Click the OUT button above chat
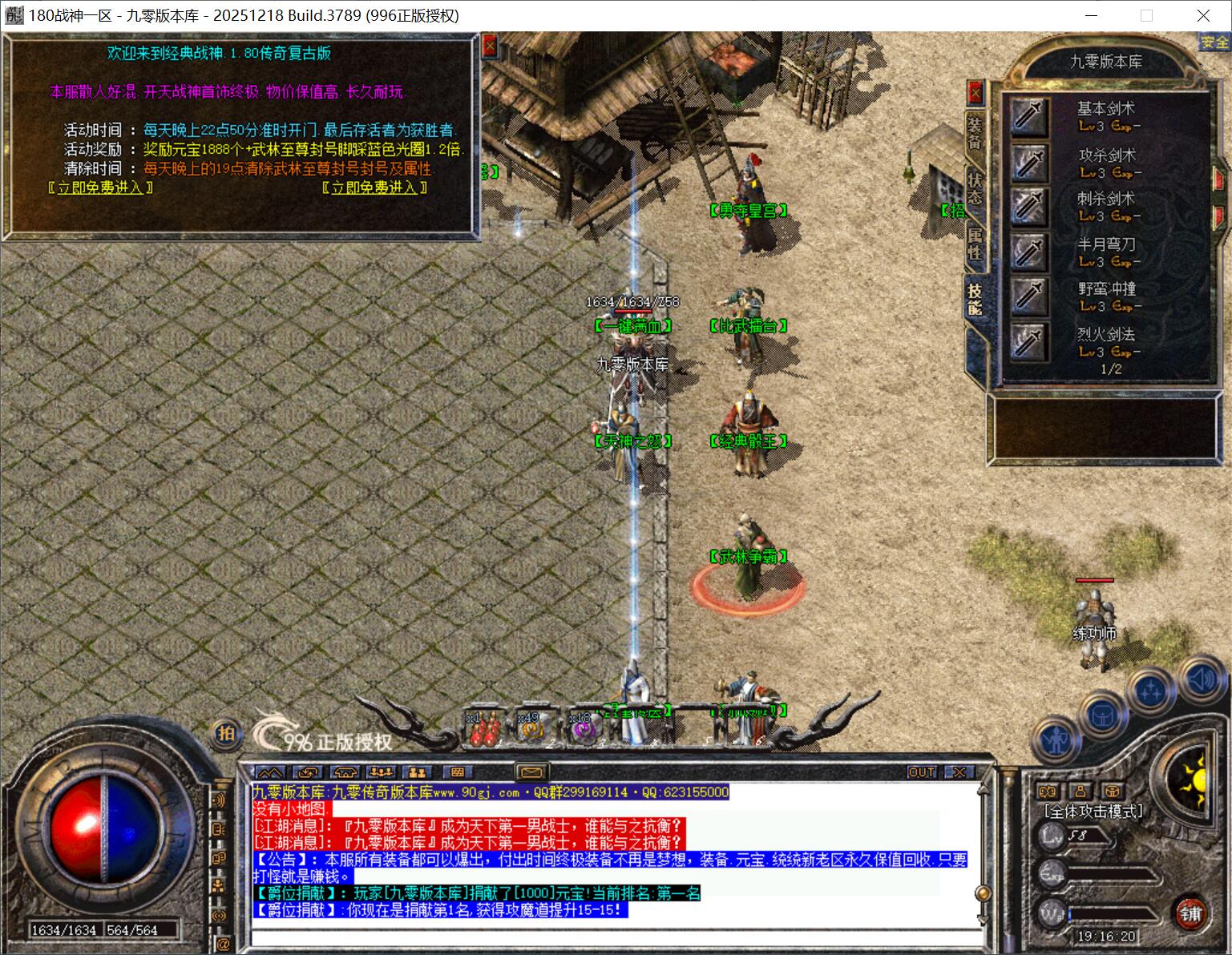Viewport: 1232px width, 955px height. (922, 772)
